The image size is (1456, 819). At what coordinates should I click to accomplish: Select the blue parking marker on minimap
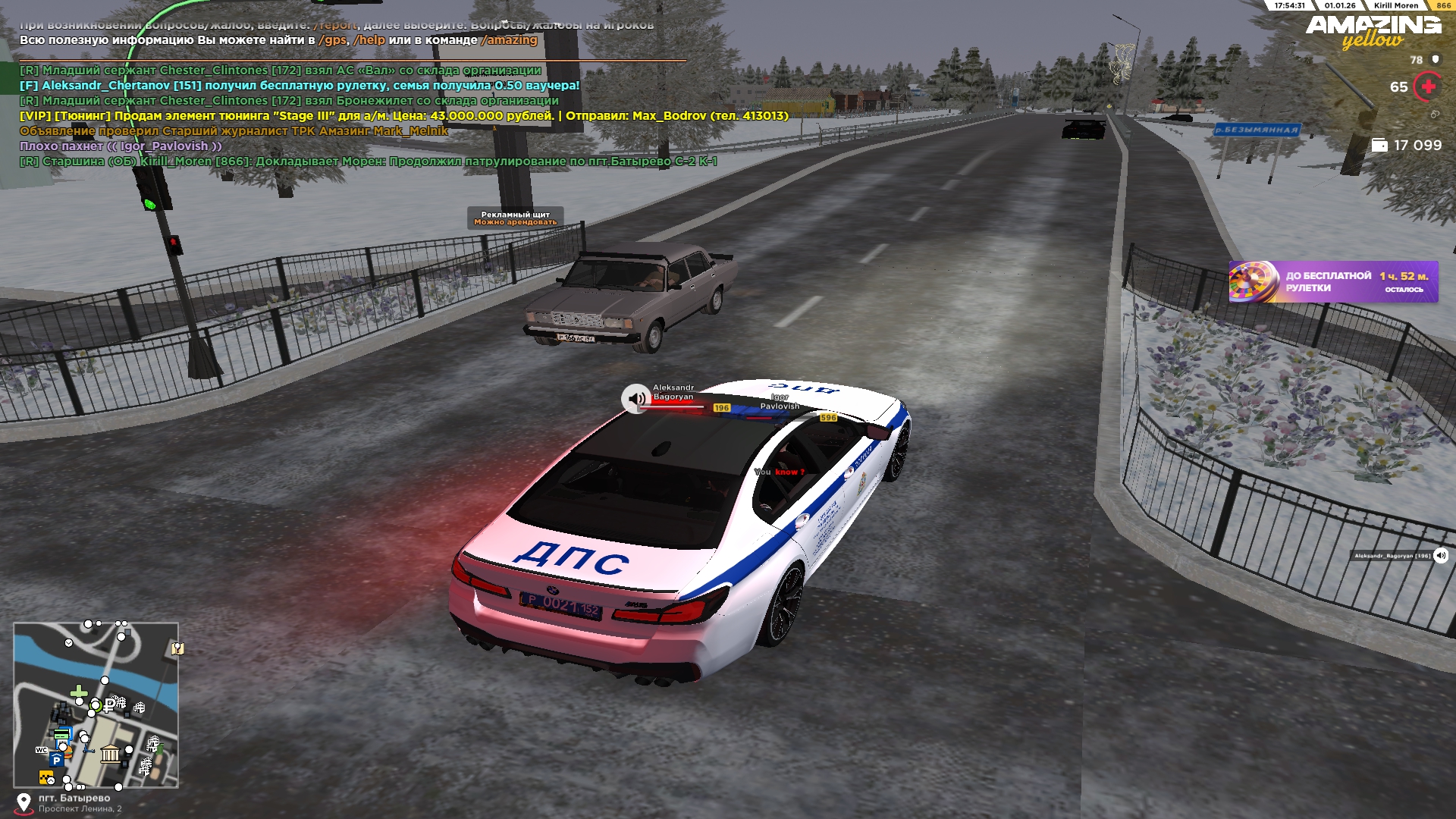56,760
